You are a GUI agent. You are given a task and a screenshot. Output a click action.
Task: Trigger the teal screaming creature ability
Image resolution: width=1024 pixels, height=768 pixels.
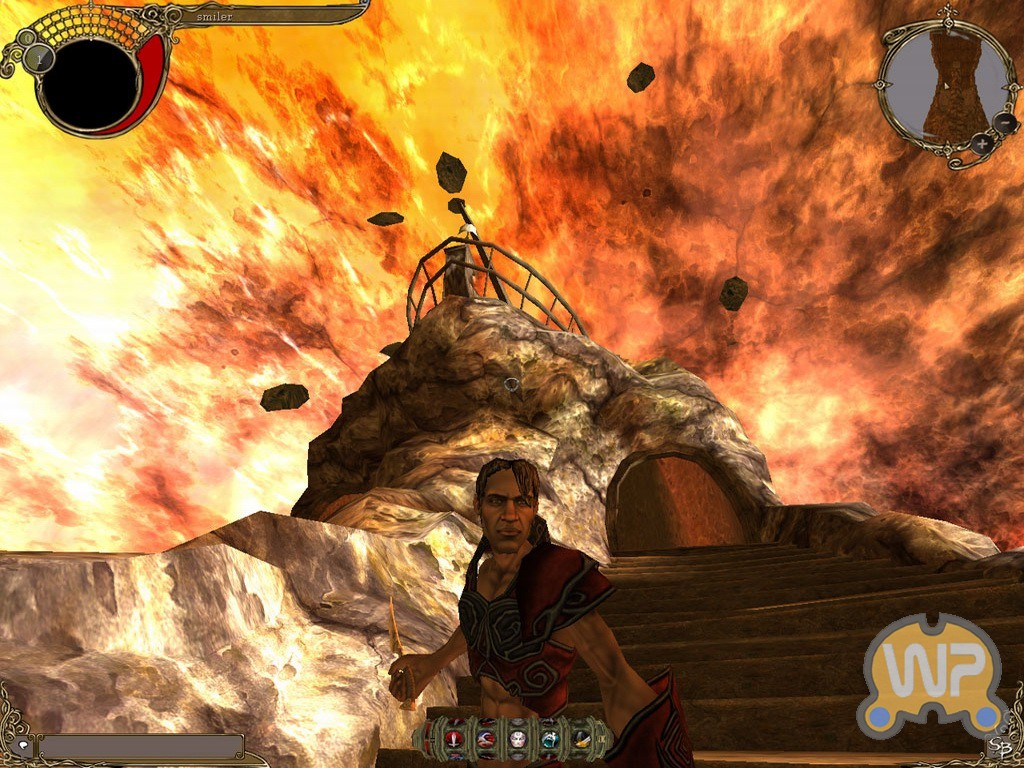point(549,738)
